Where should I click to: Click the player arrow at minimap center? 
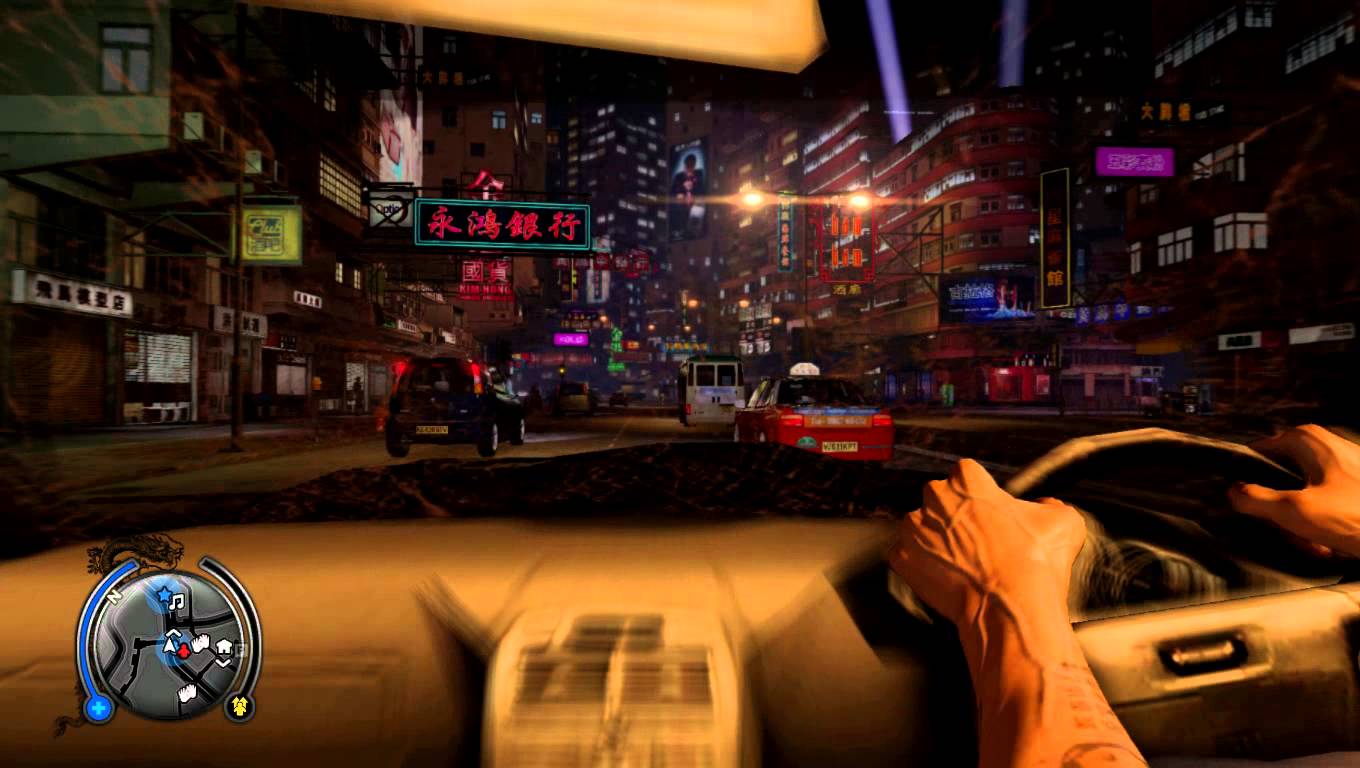[x=170, y=648]
